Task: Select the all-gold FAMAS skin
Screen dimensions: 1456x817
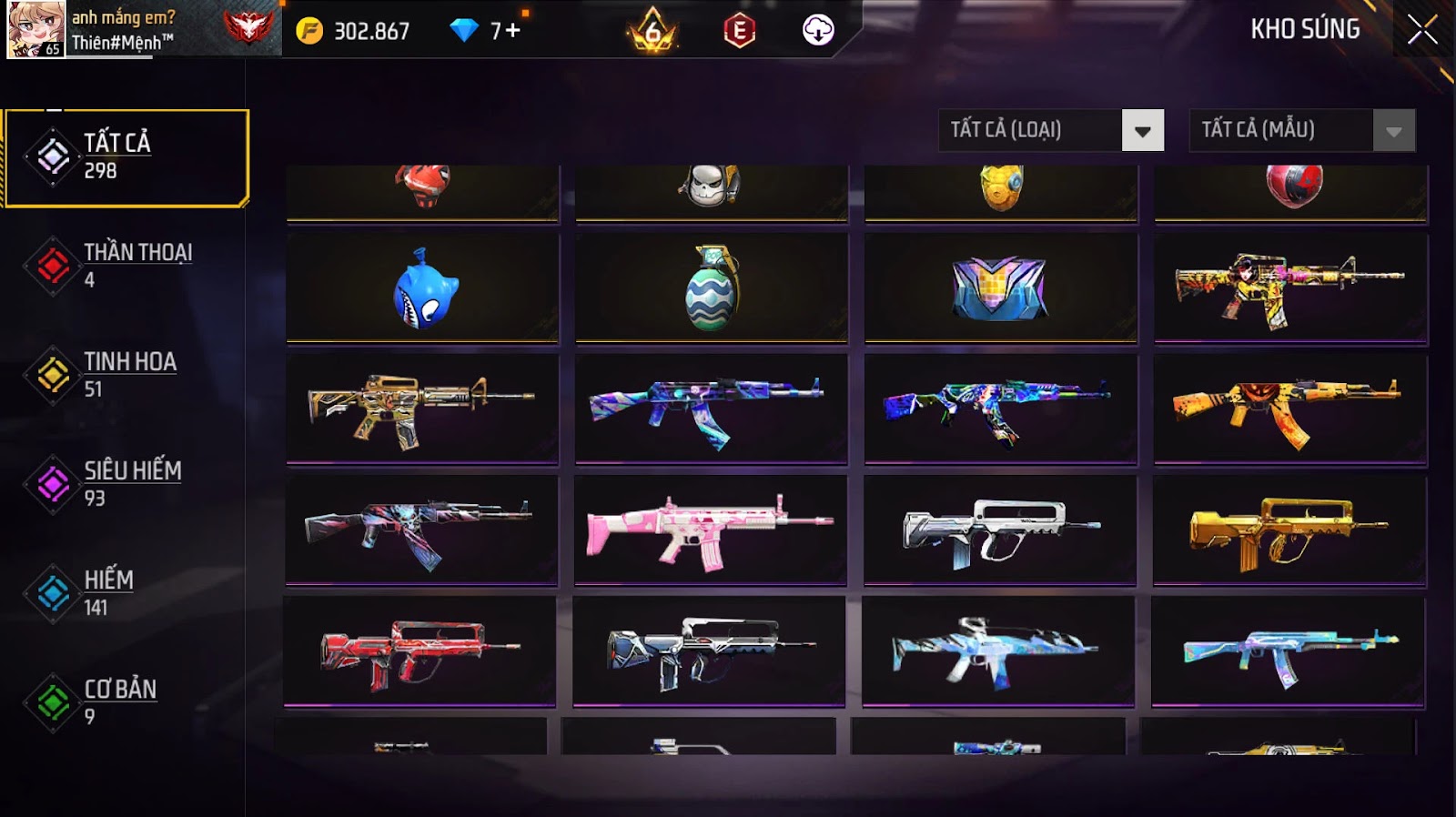Action: (1289, 530)
